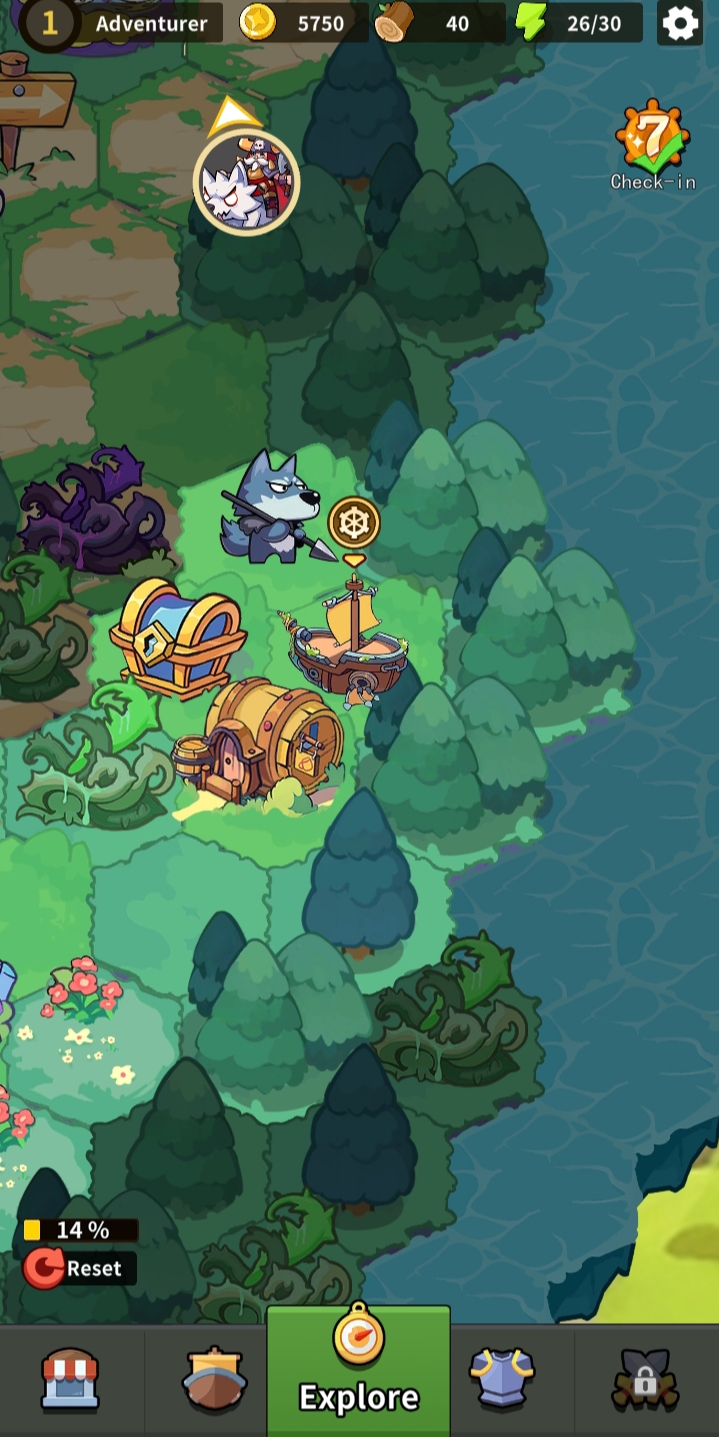719x1437 pixels.
Task: Switch to the Explore tab
Action: [358, 1370]
